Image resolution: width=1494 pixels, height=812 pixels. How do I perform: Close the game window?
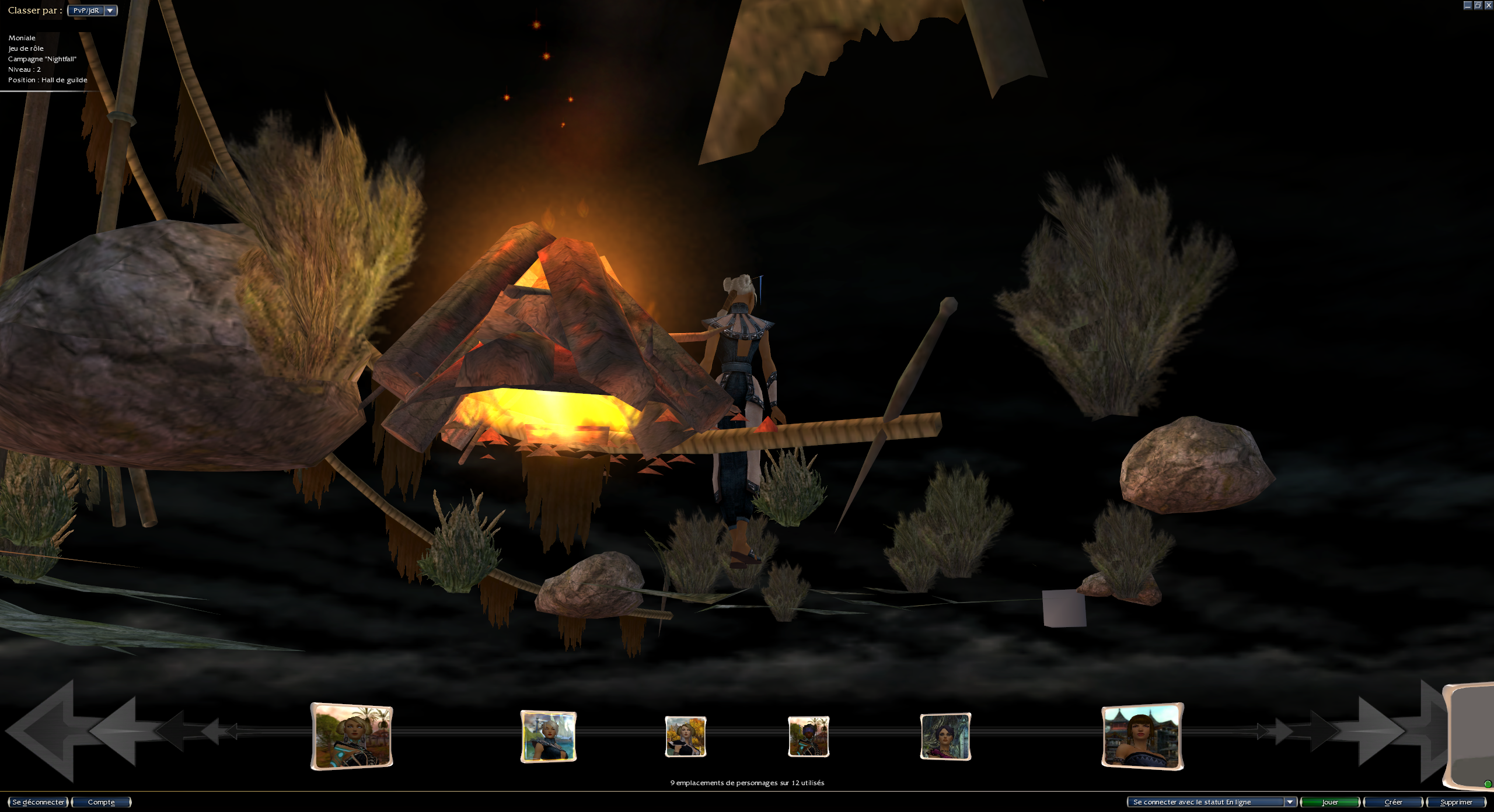(x=1488, y=5)
